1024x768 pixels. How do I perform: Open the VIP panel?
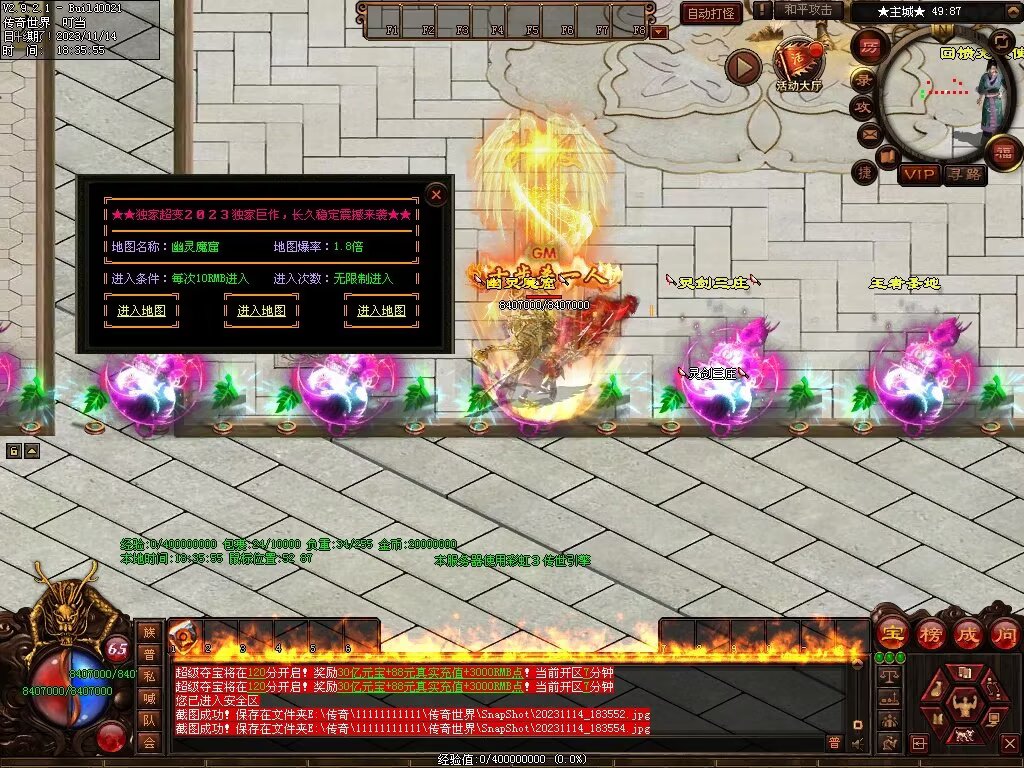pos(918,174)
